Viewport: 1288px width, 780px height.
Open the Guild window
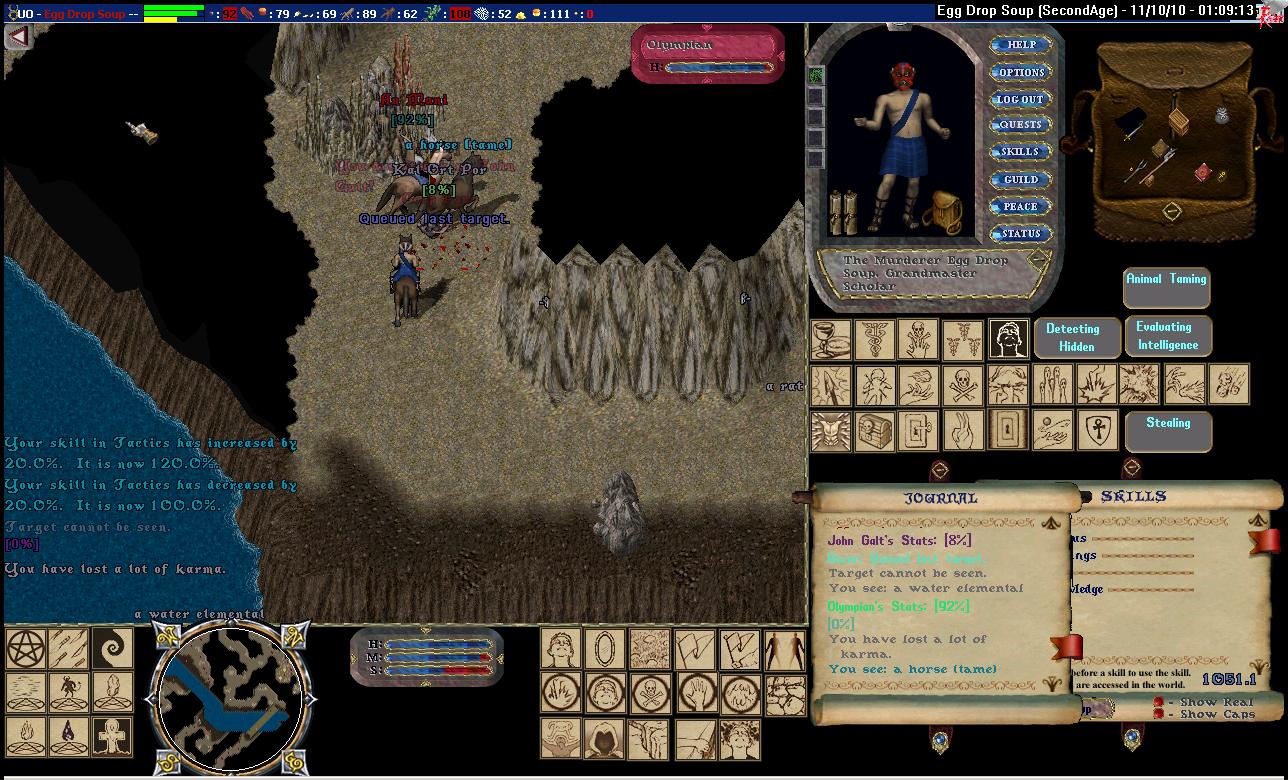[1020, 179]
